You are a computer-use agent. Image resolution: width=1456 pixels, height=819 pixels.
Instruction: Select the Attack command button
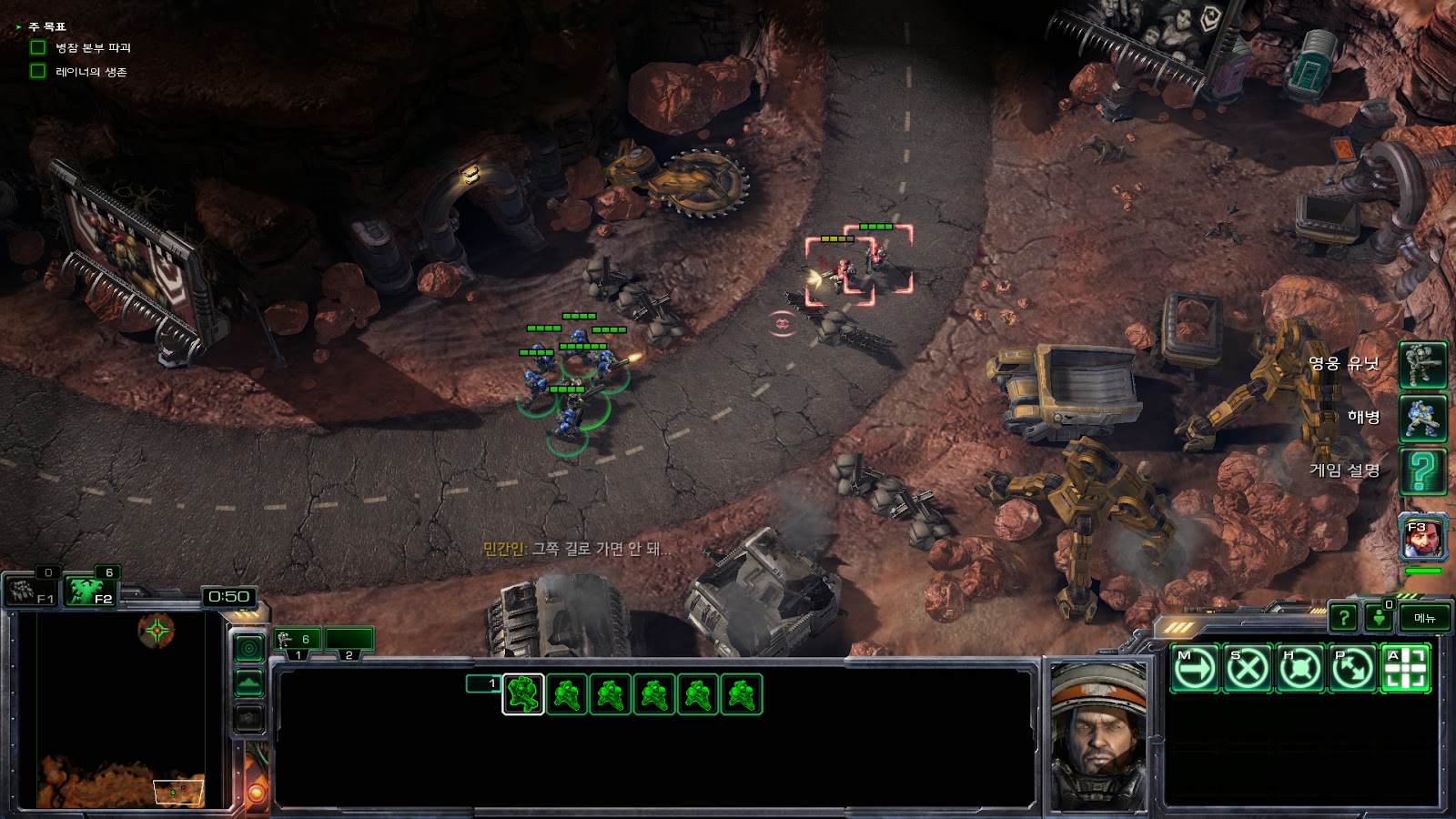(x=1406, y=669)
